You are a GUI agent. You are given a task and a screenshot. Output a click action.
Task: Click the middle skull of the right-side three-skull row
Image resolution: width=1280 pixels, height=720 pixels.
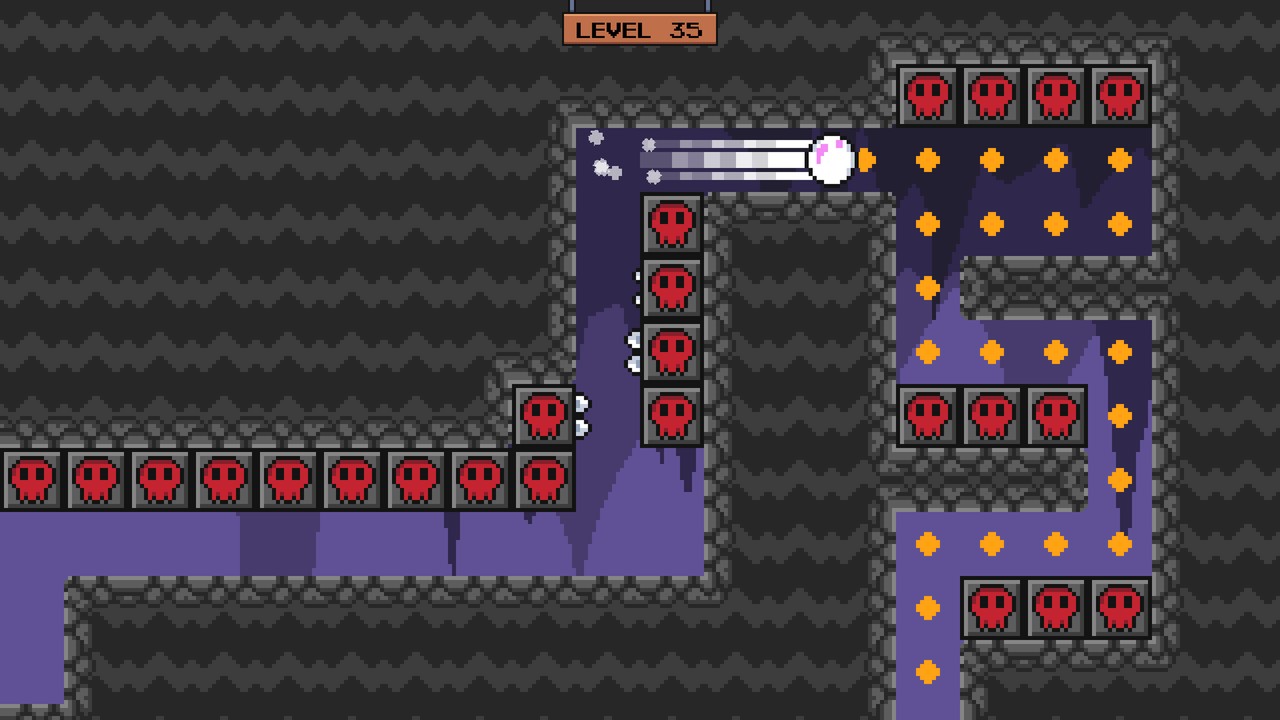993,414
